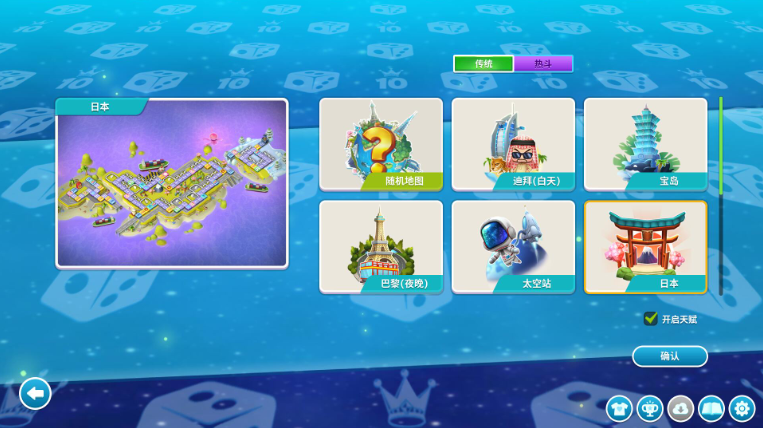
Task: Click the cloud download icon
Action: coord(681,408)
